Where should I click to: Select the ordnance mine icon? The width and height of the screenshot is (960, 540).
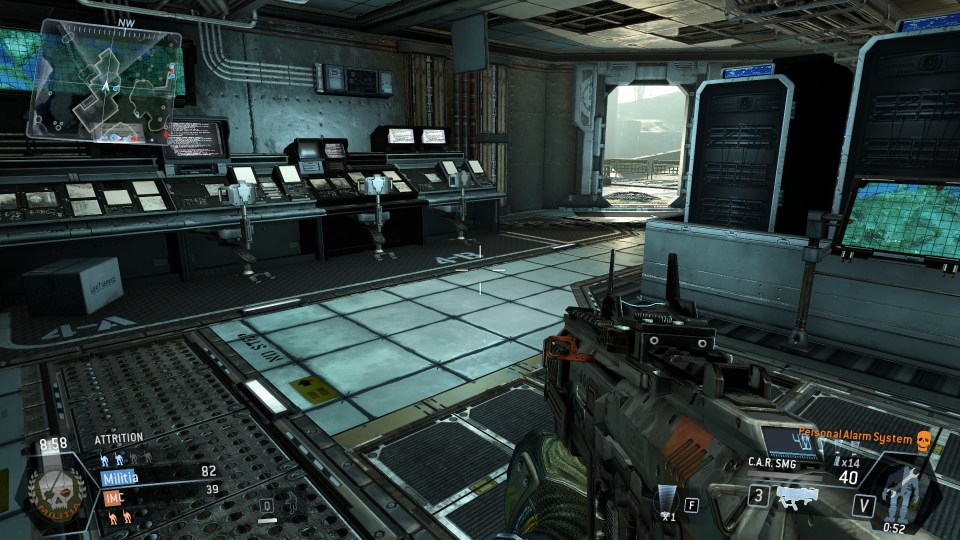(x=666, y=500)
